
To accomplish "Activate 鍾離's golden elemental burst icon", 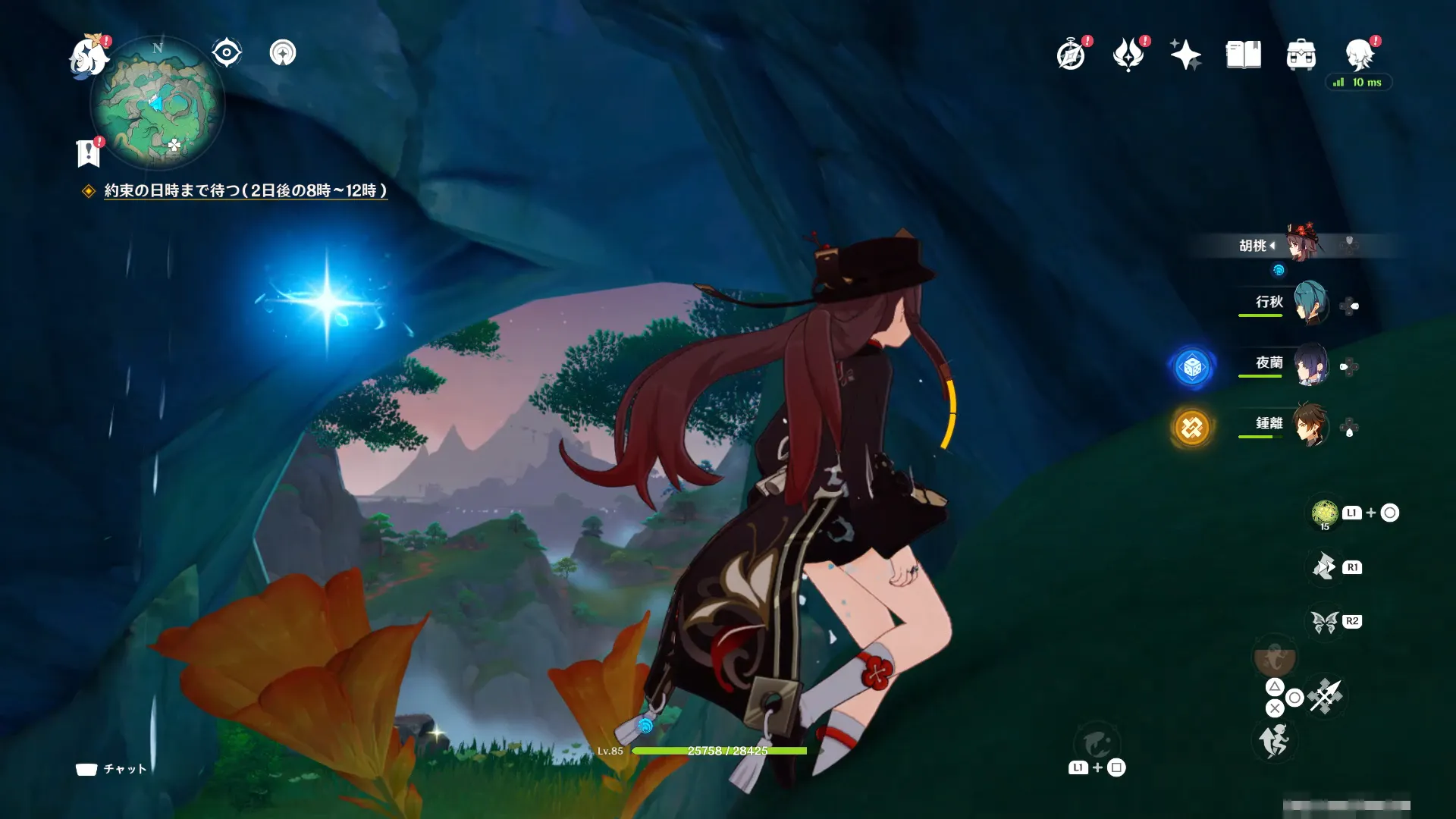I will [1191, 428].
